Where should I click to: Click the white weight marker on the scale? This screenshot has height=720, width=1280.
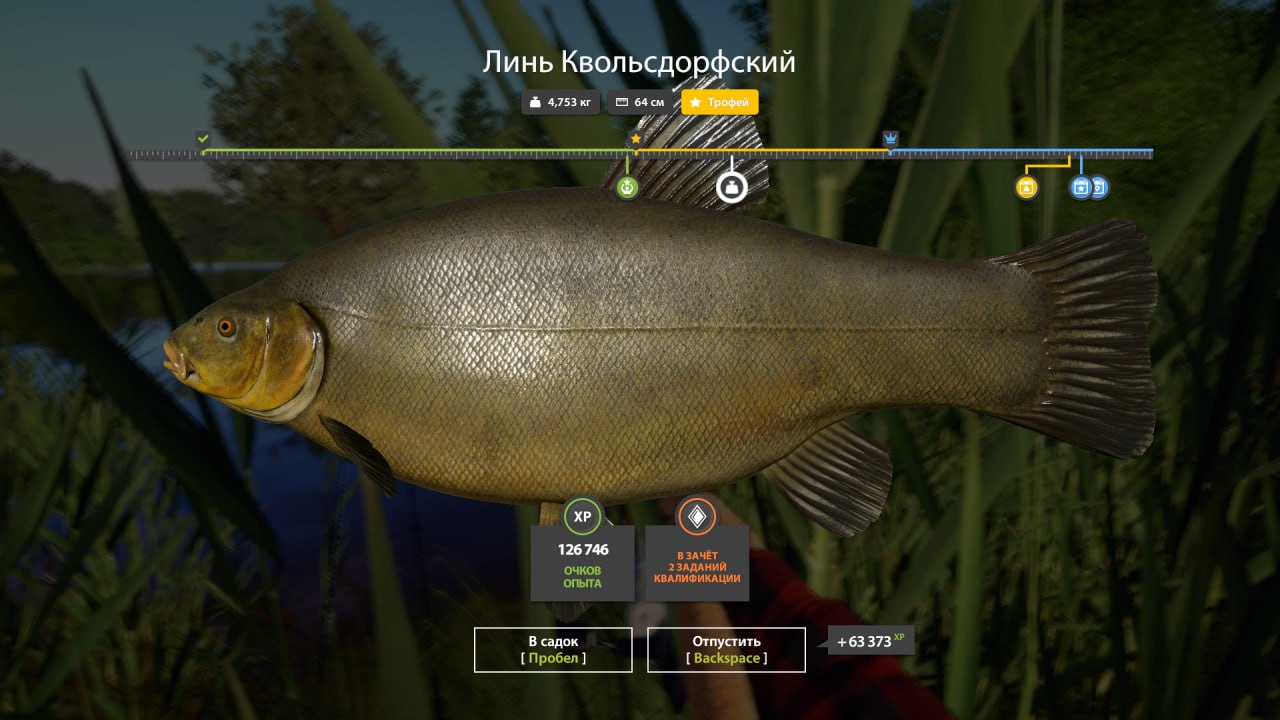[x=731, y=186]
